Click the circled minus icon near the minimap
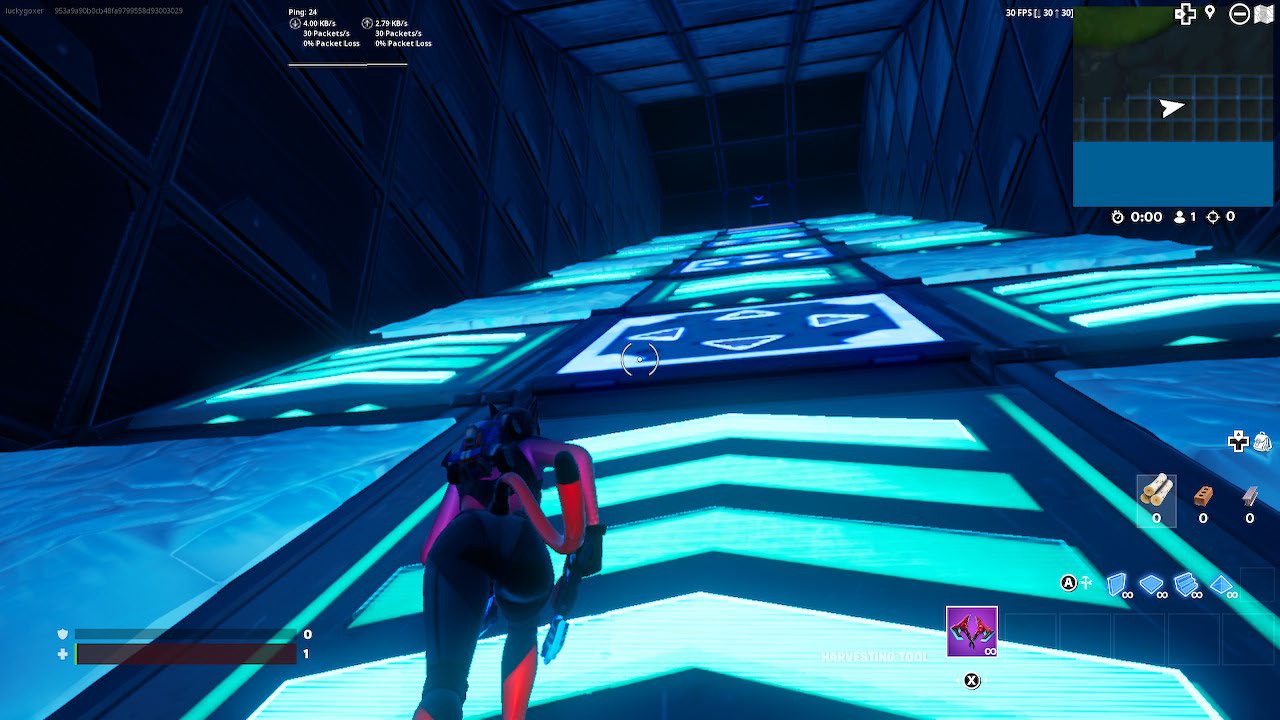The image size is (1280, 720). tap(1240, 15)
